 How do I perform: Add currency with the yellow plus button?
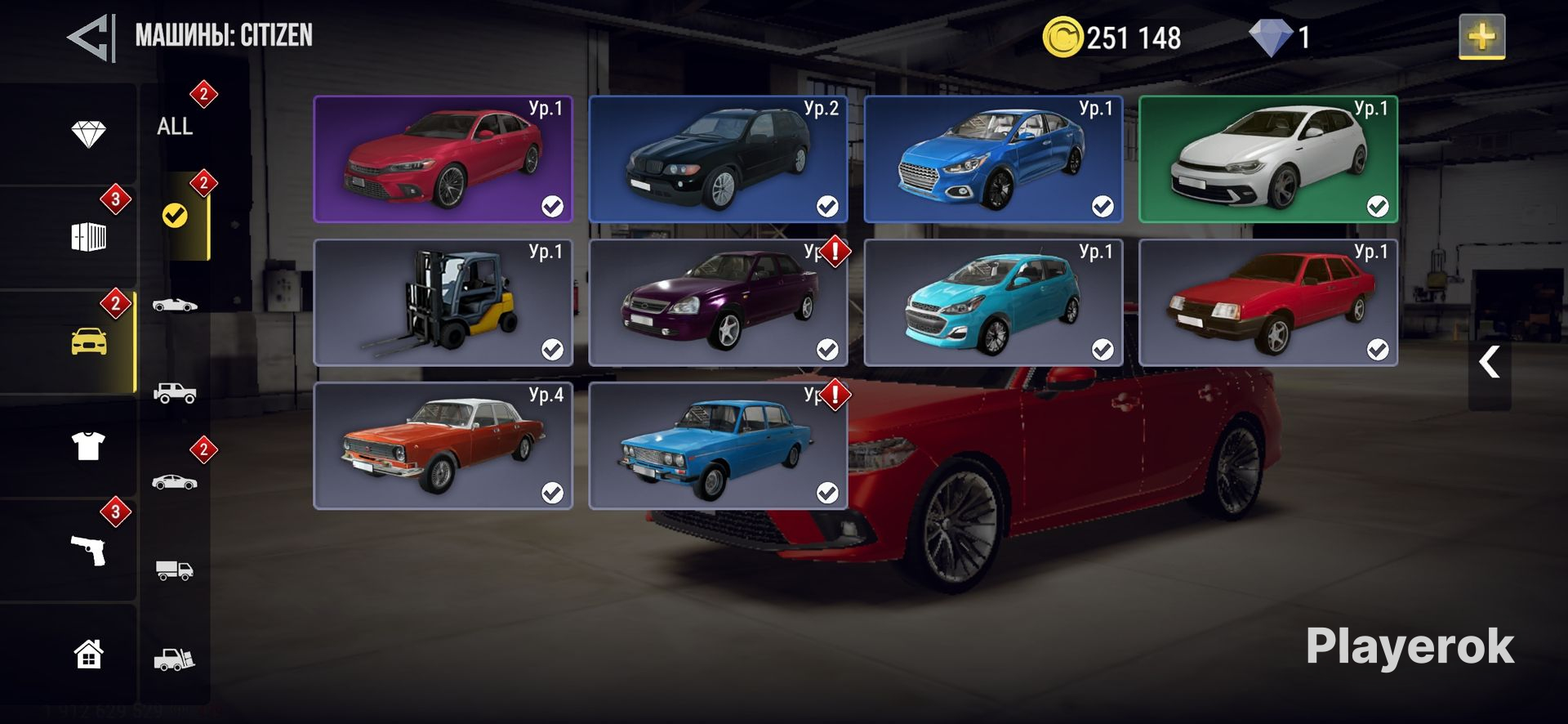tap(1481, 37)
